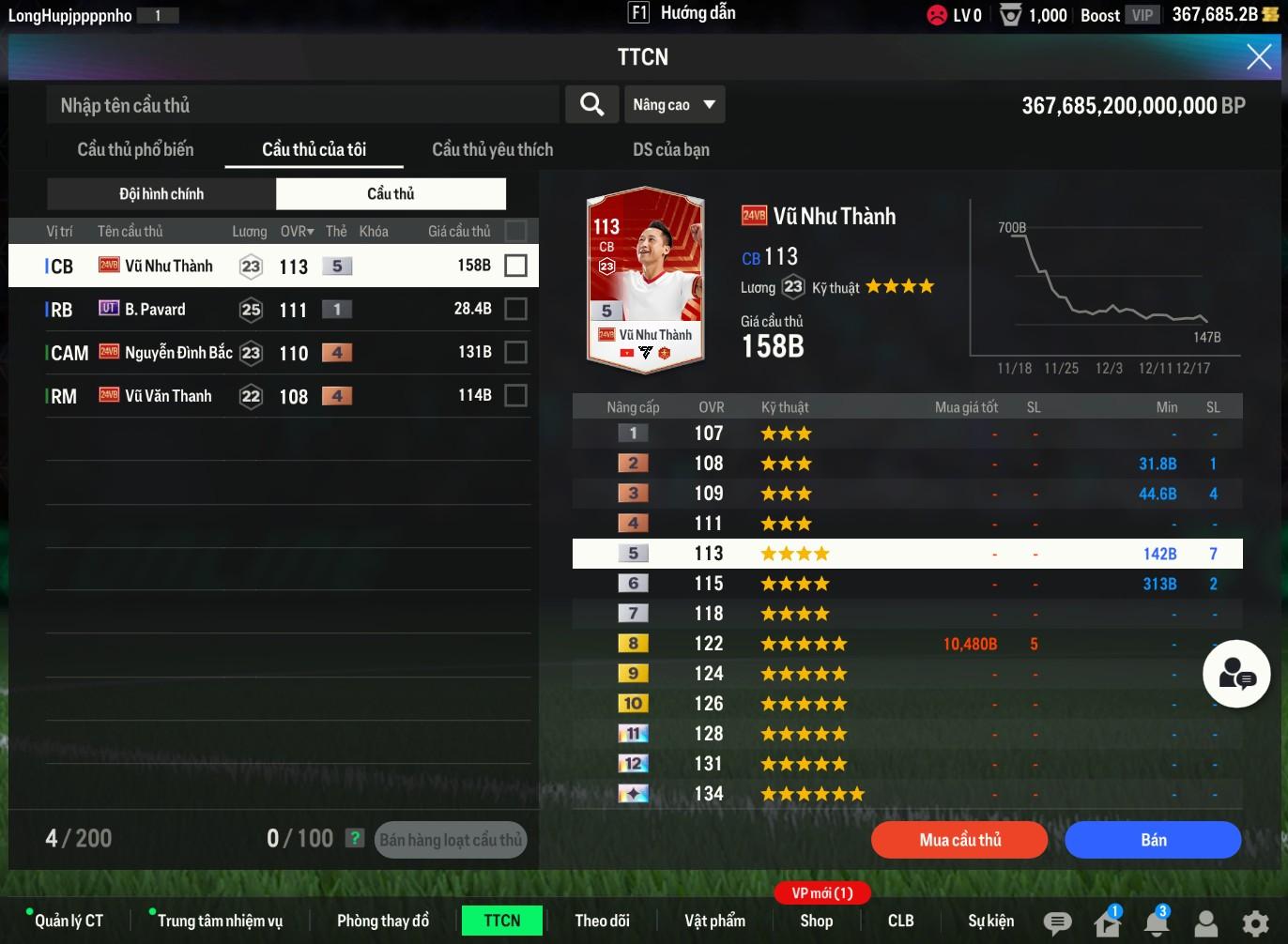Tick the checkbox for Vũ Văn Thanh
The width and height of the screenshot is (1288, 944).
(x=515, y=396)
